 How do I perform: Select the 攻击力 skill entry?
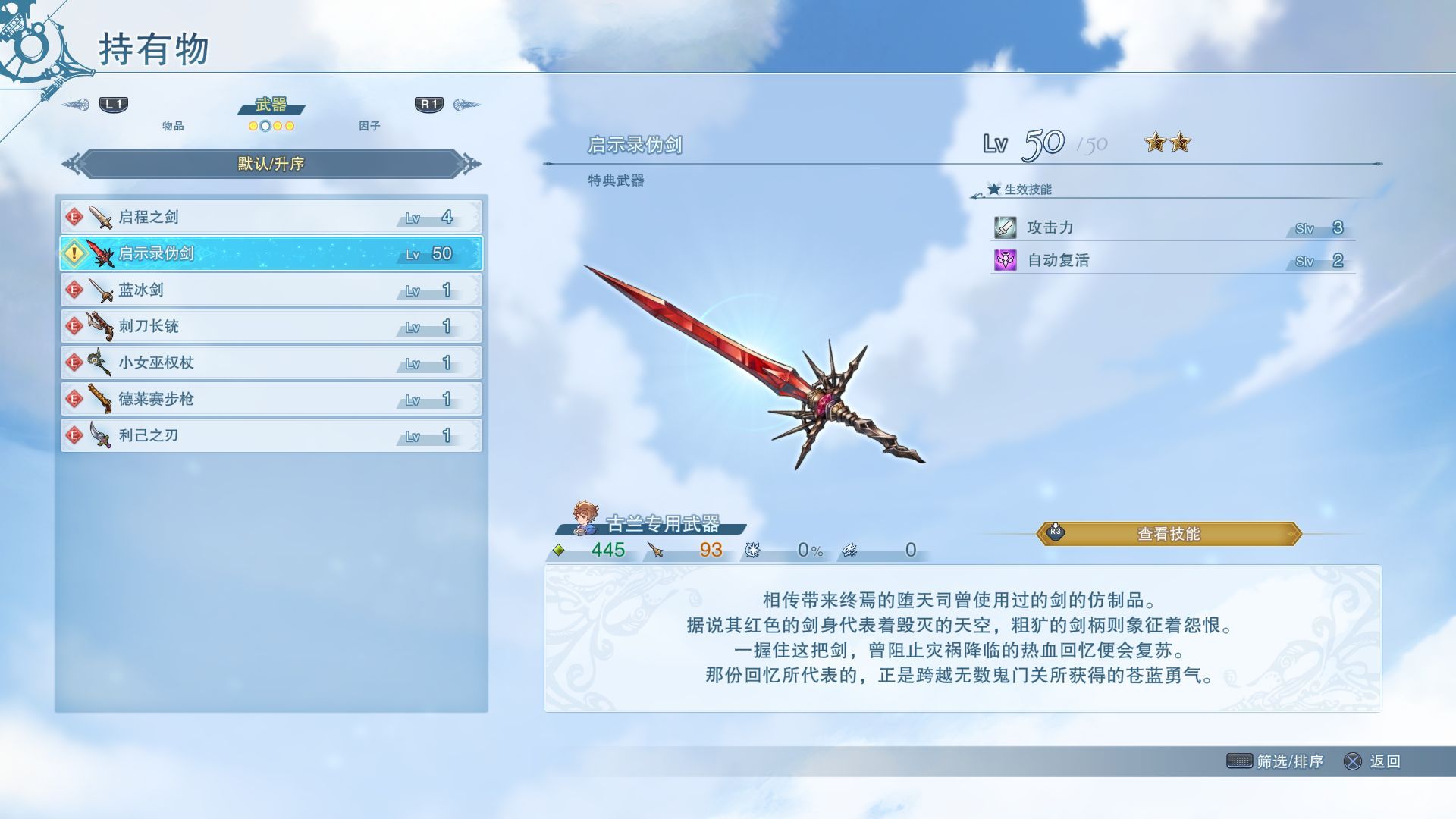1172,227
